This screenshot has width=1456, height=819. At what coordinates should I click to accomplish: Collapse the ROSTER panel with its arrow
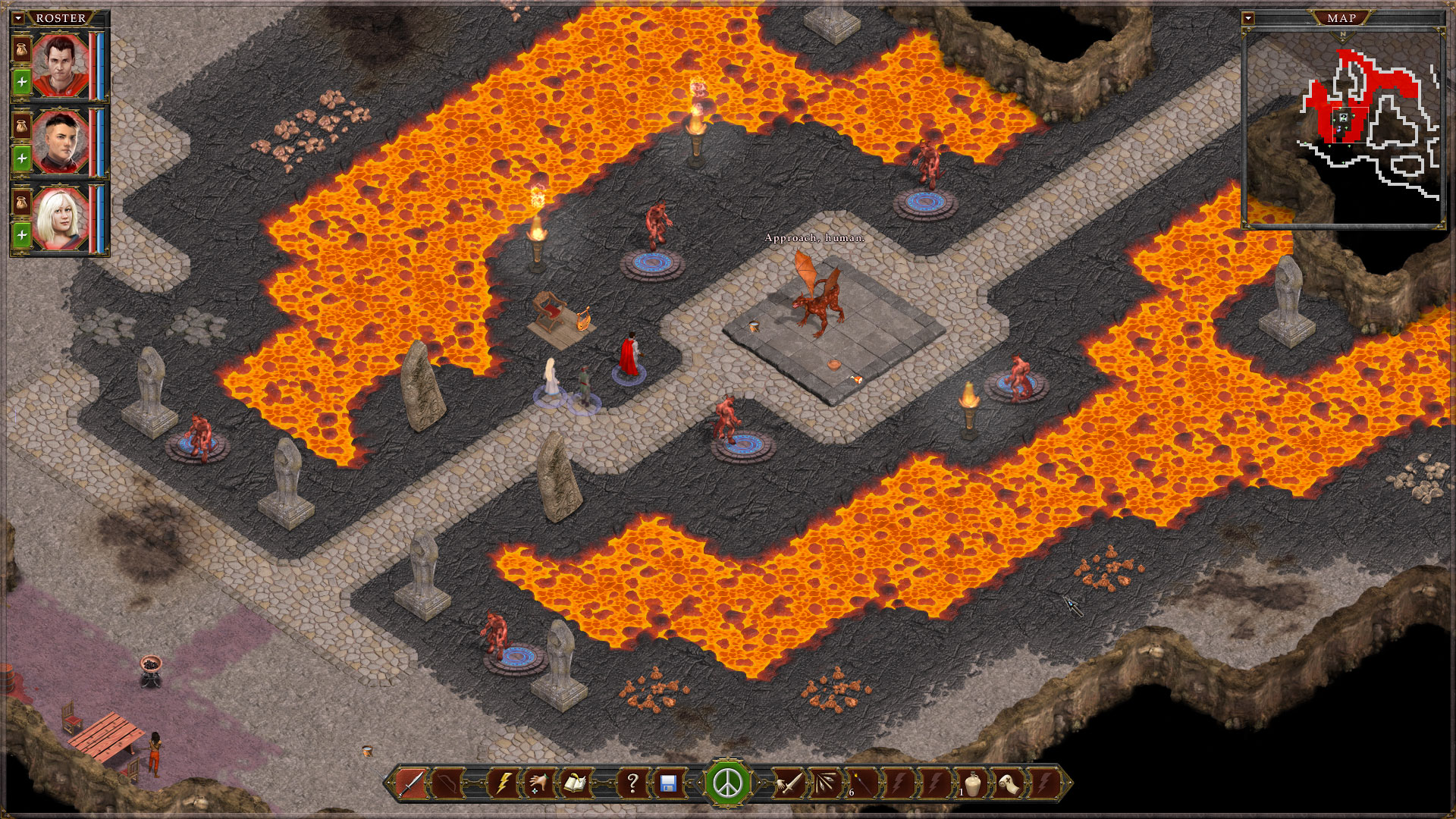point(18,17)
